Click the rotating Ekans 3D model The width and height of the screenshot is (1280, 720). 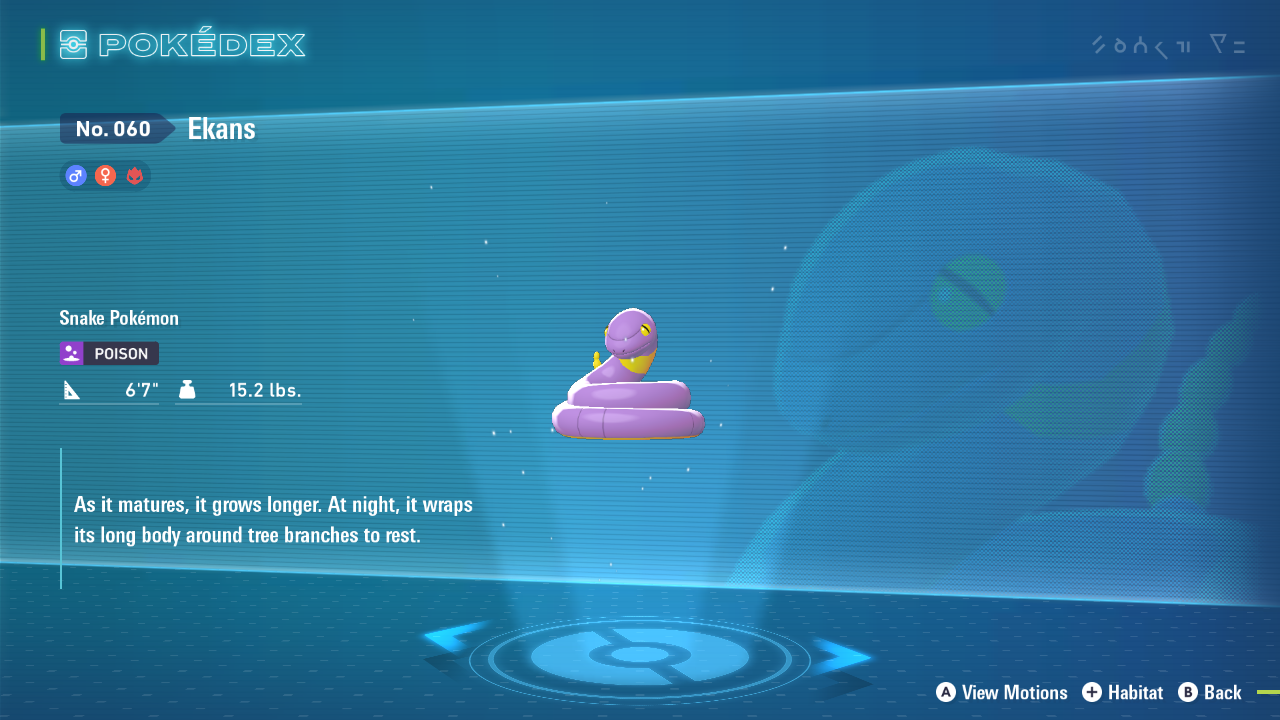(x=628, y=375)
